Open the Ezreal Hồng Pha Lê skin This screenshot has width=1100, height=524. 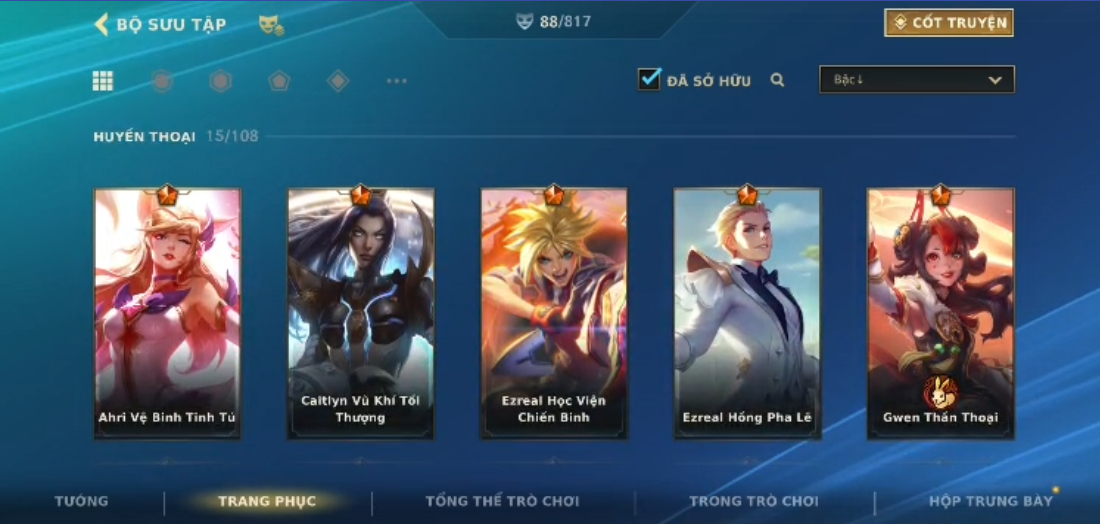point(747,312)
